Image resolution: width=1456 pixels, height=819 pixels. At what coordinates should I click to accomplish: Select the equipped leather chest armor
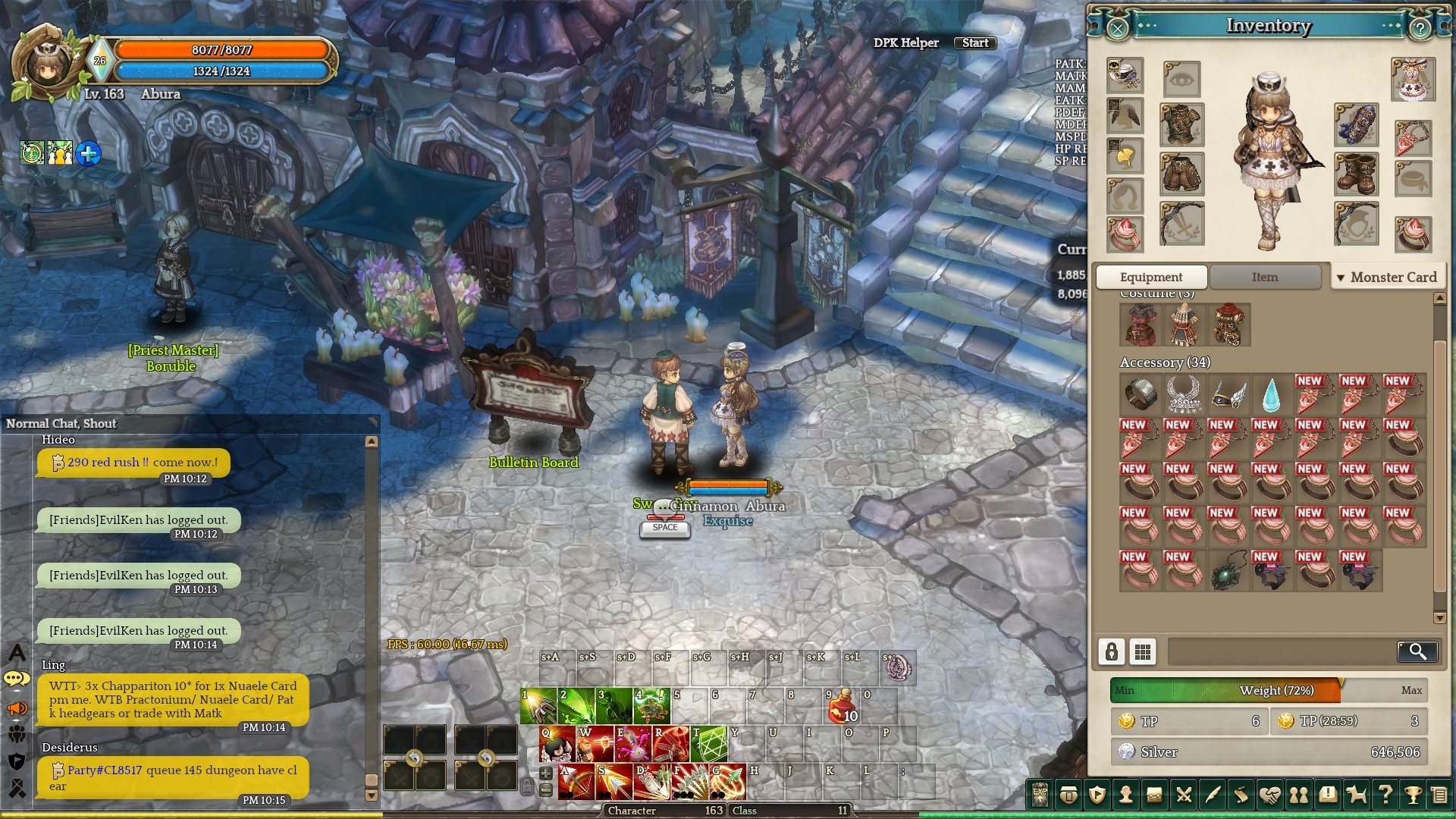(x=1181, y=125)
